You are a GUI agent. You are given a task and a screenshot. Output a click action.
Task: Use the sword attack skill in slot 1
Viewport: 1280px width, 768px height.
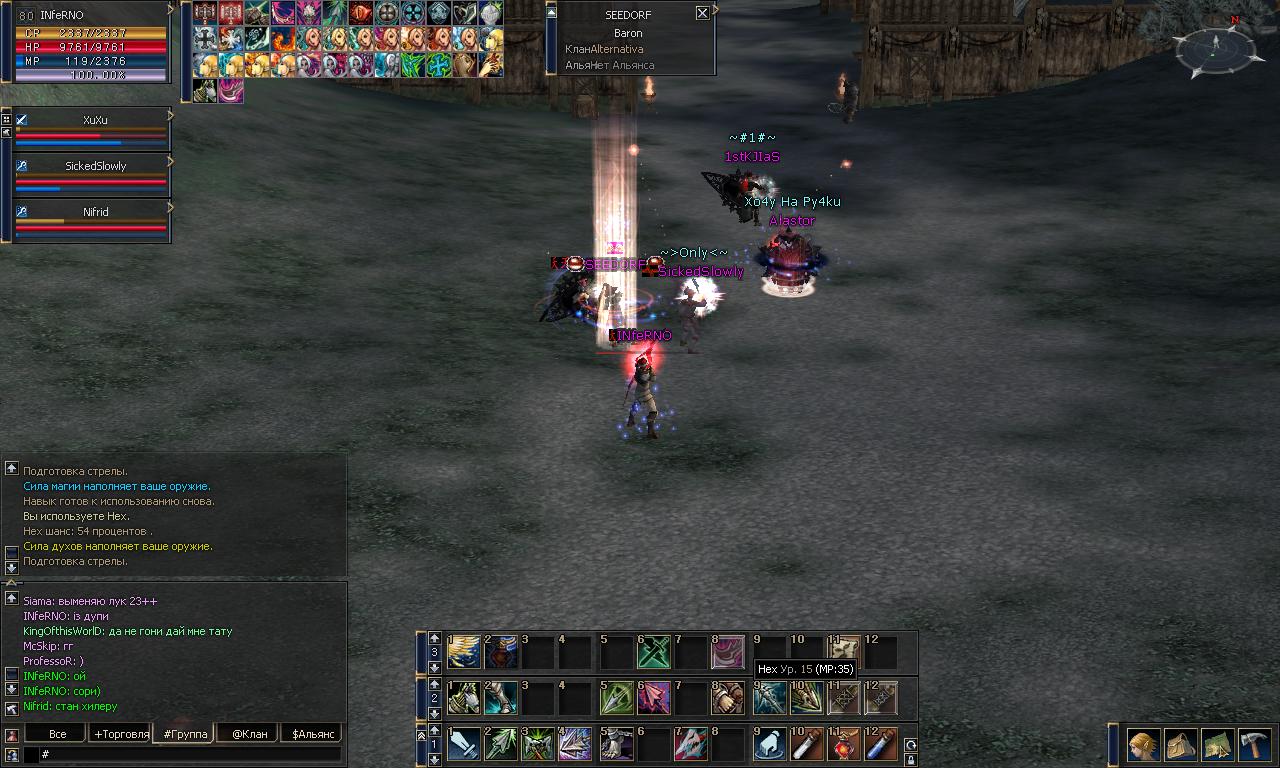pyautogui.click(x=464, y=745)
